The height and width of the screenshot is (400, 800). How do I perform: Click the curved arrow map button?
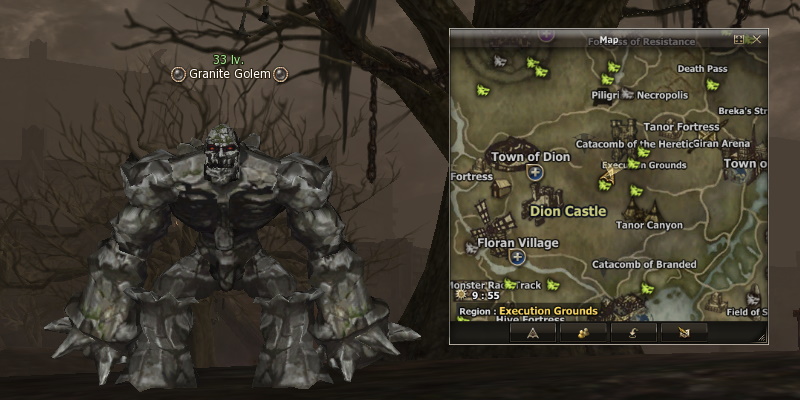pos(636,331)
